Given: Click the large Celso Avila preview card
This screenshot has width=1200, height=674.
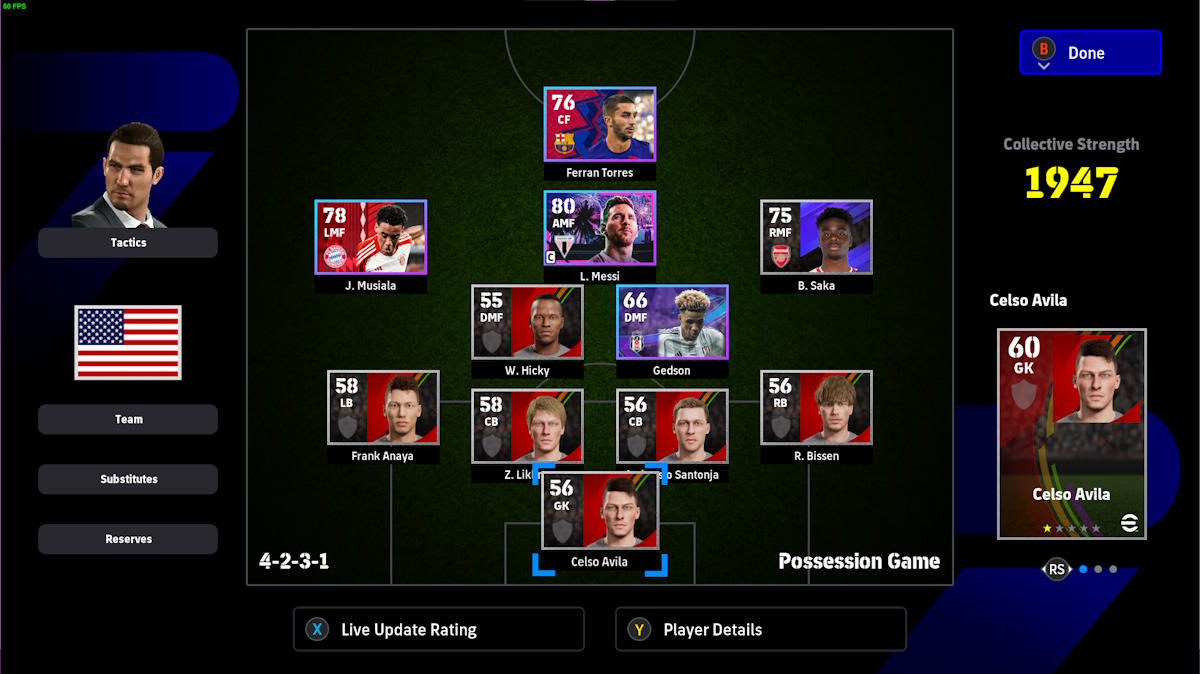Looking at the screenshot, I should 1071,433.
